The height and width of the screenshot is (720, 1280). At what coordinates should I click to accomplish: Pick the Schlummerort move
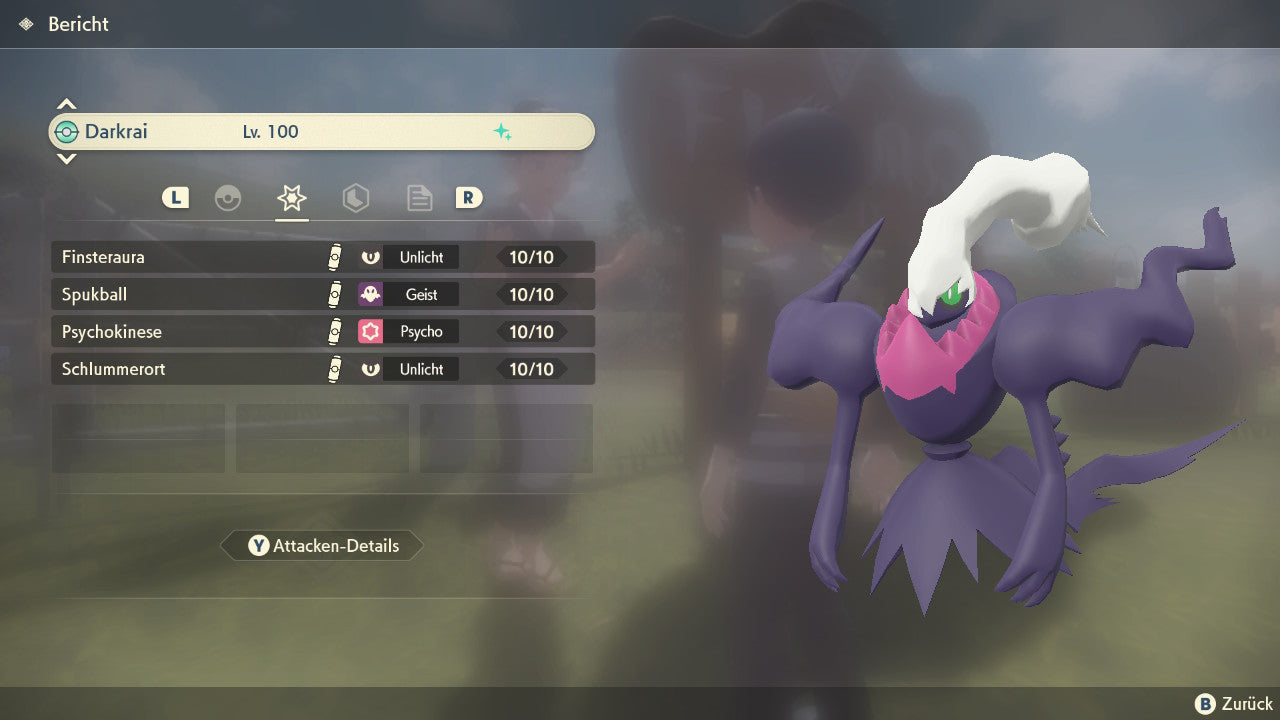[322, 369]
